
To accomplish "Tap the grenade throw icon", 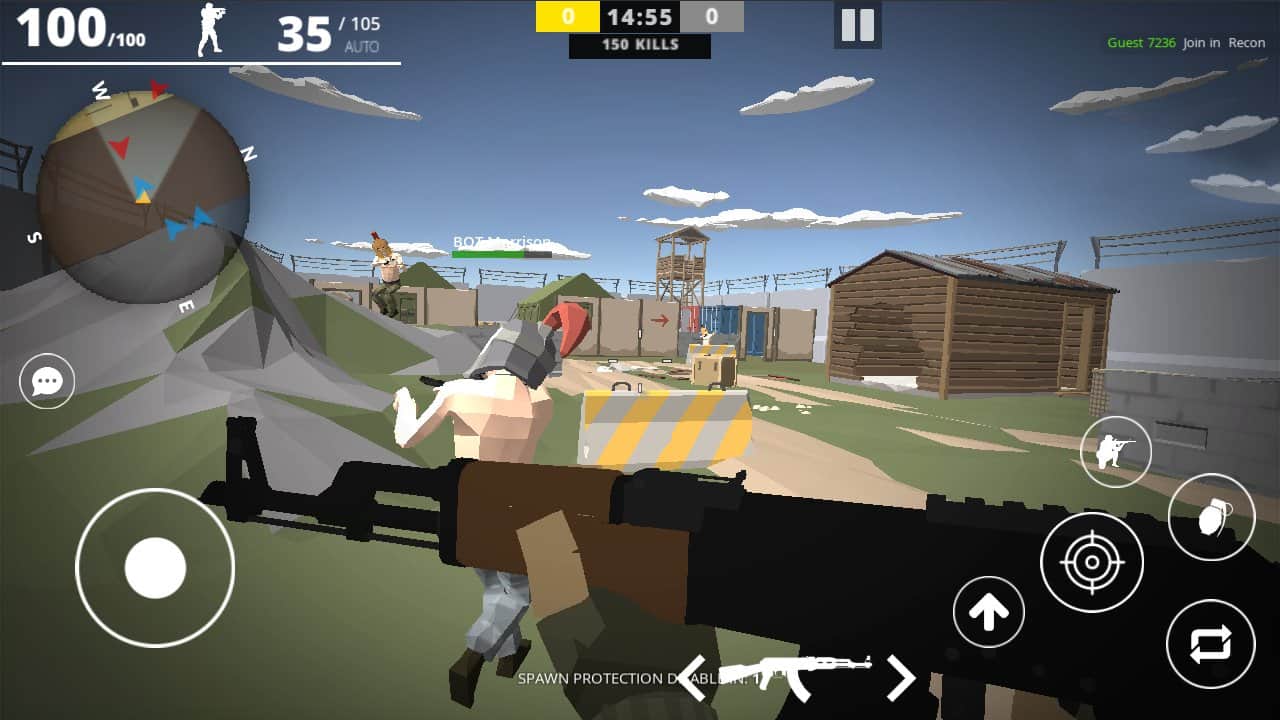I will tap(1210, 515).
